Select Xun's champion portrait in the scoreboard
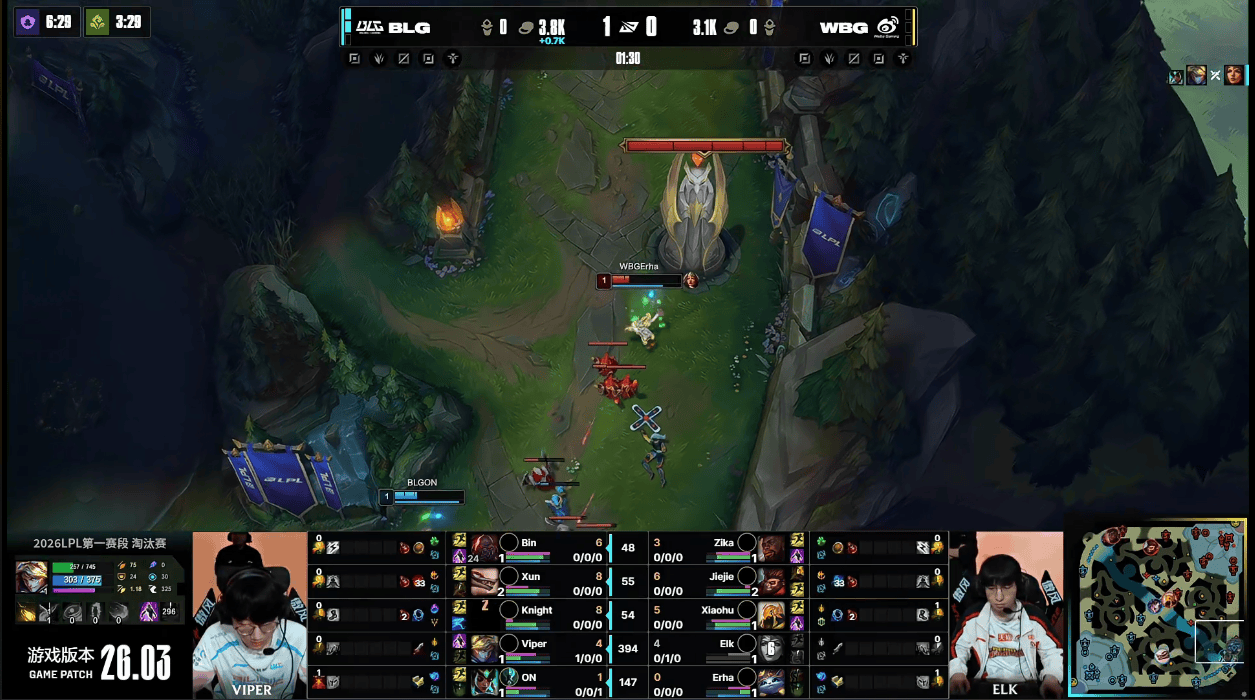Image resolution: width=1255 pixels, height=700 pixels. [485, 581]
